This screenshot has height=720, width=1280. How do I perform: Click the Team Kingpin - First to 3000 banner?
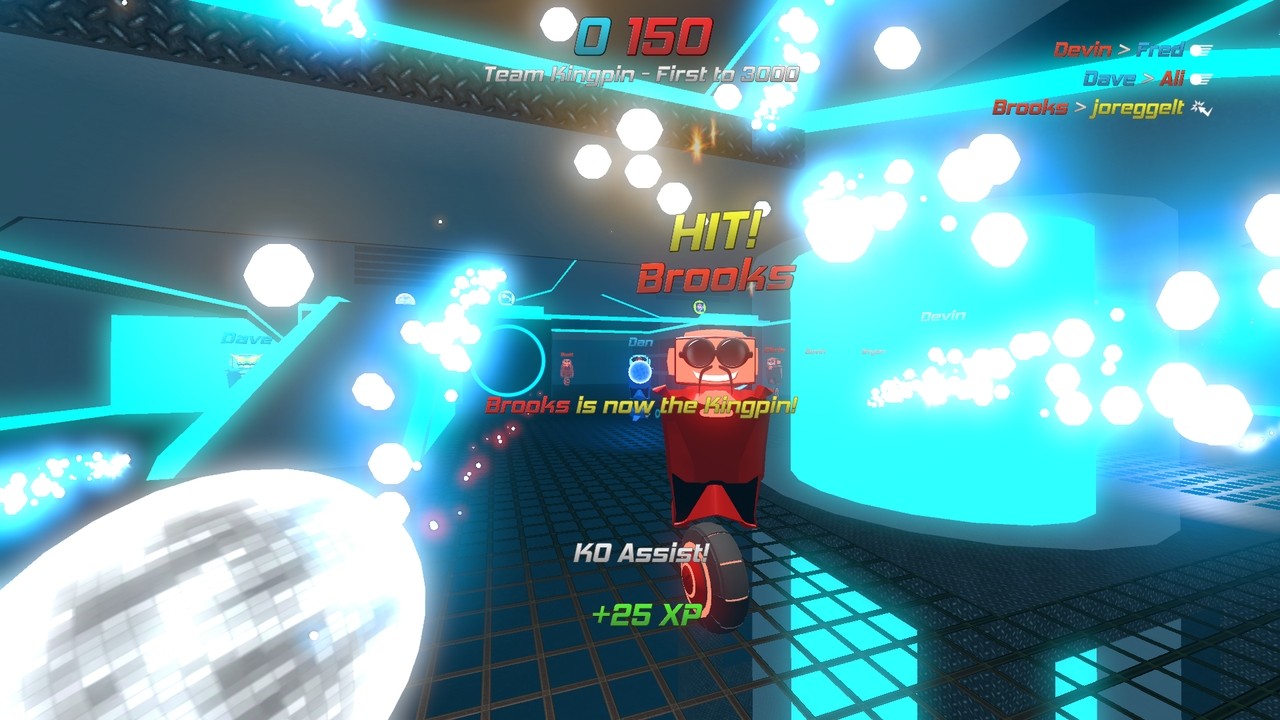pyautogui.click(x=638, y=72)
